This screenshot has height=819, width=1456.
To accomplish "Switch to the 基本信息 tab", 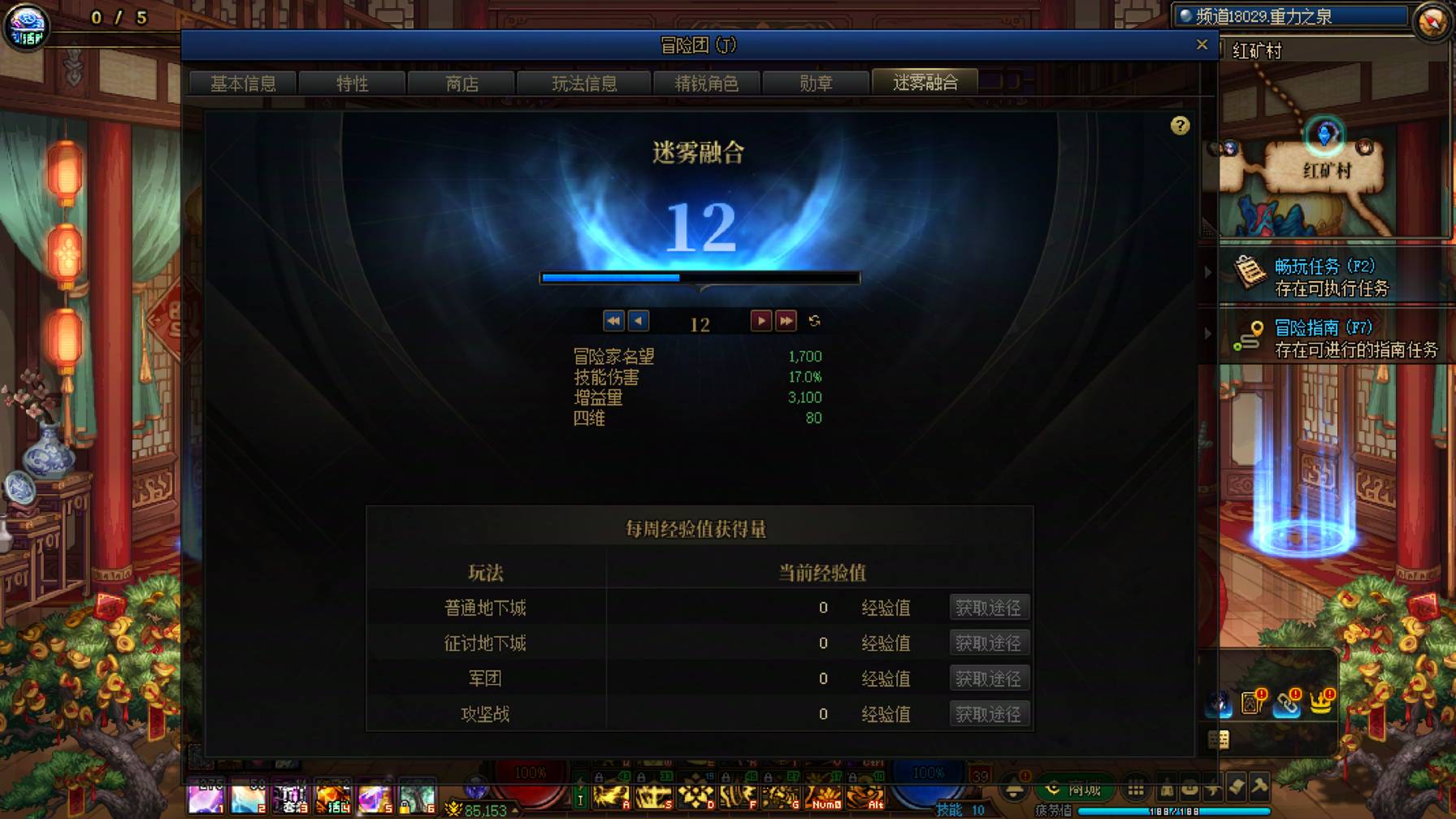I will pyautogui.click(x=242, y=82).
